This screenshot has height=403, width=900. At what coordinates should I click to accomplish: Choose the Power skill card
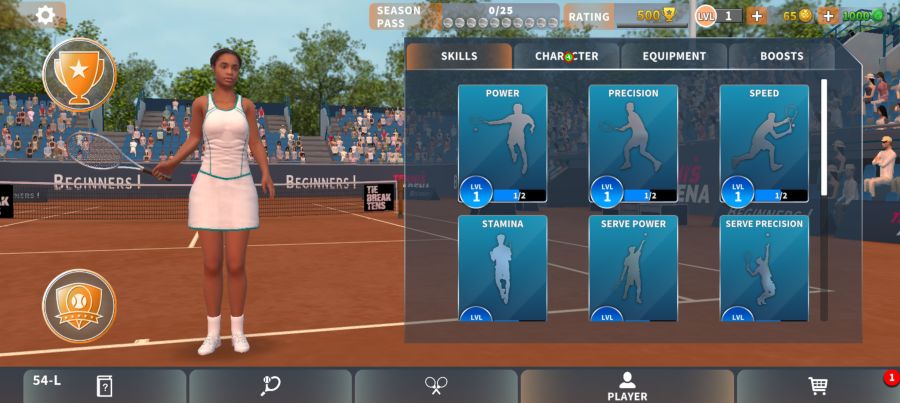coord(502,143)
